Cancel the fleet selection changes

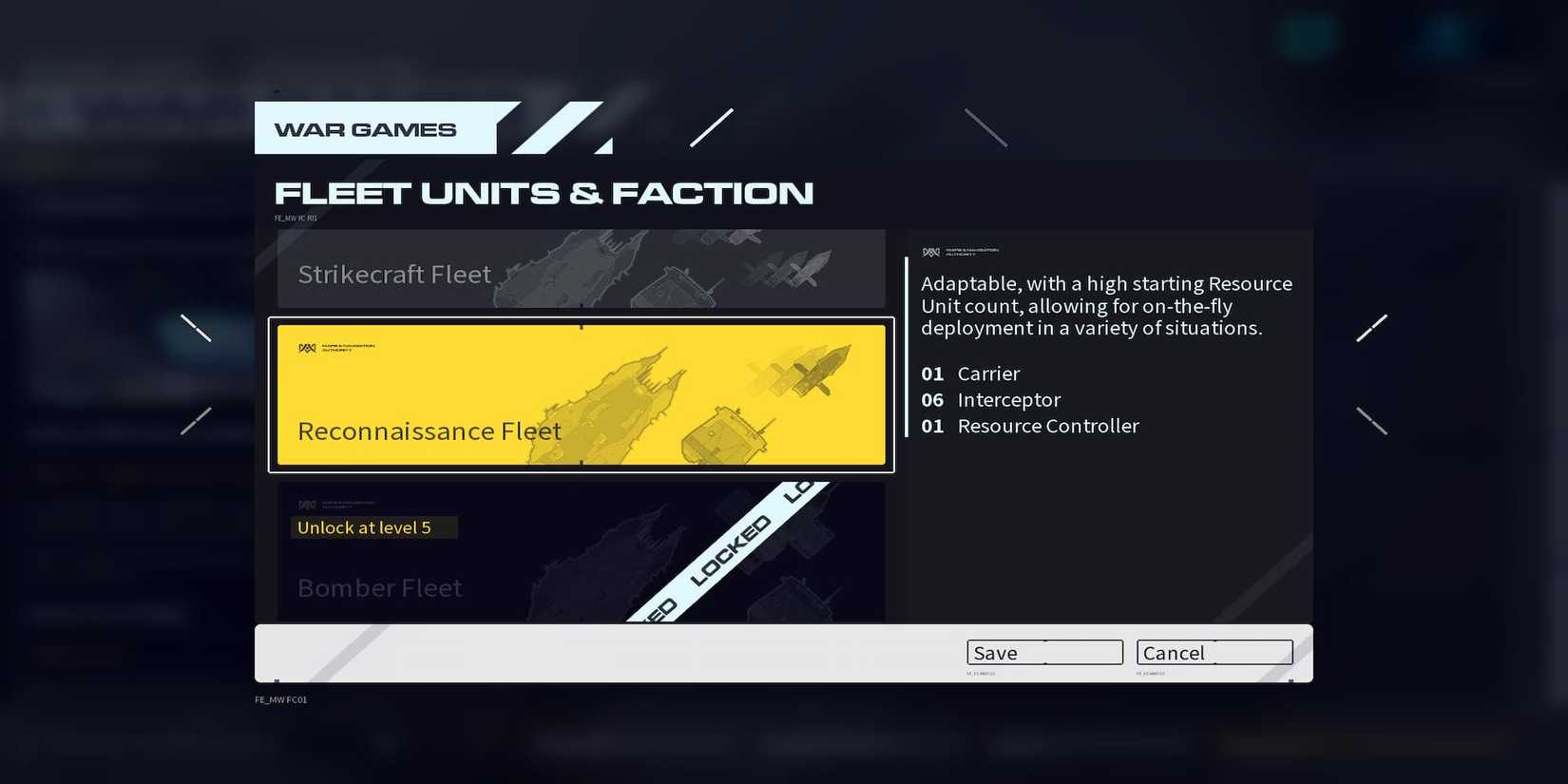(x=1214, y=653)
